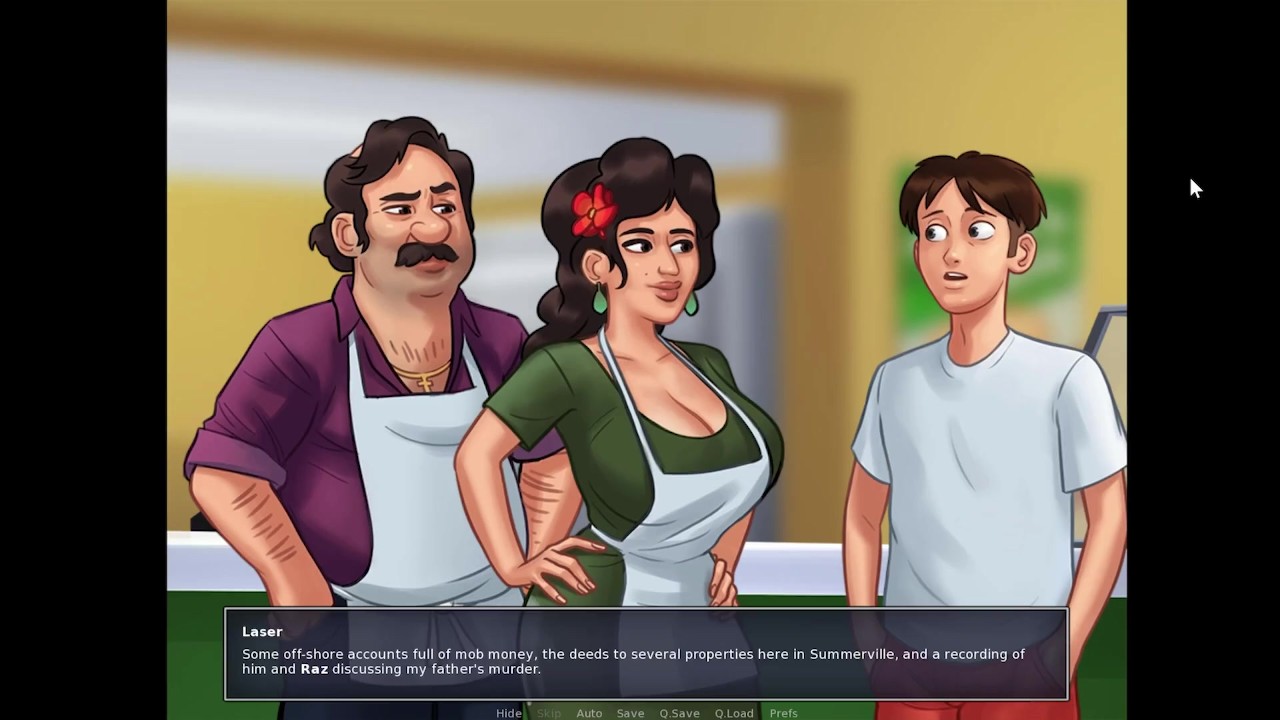
Task: Click the greyed-out Skip button
Action: coord(549,713)
